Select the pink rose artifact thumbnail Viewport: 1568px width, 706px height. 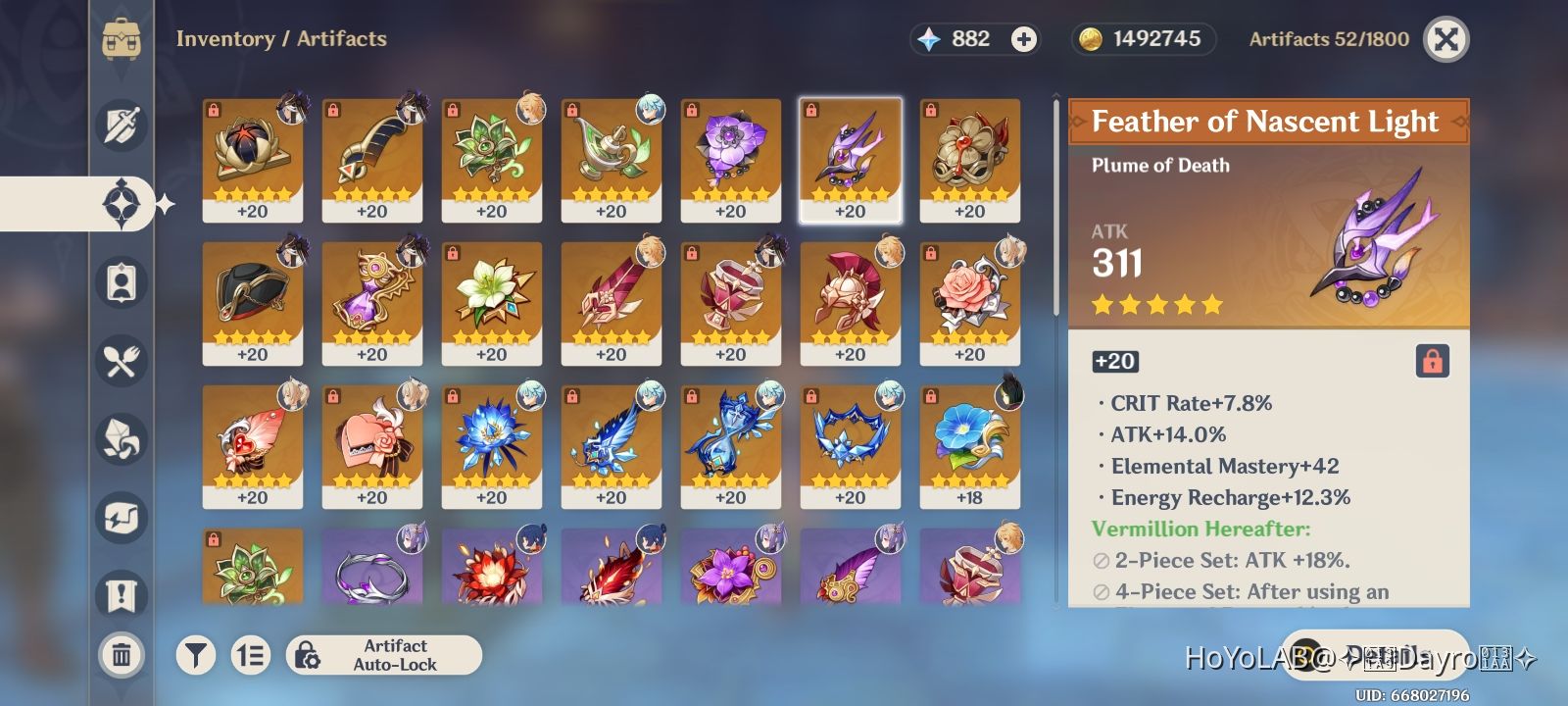[x=970, y=299]
